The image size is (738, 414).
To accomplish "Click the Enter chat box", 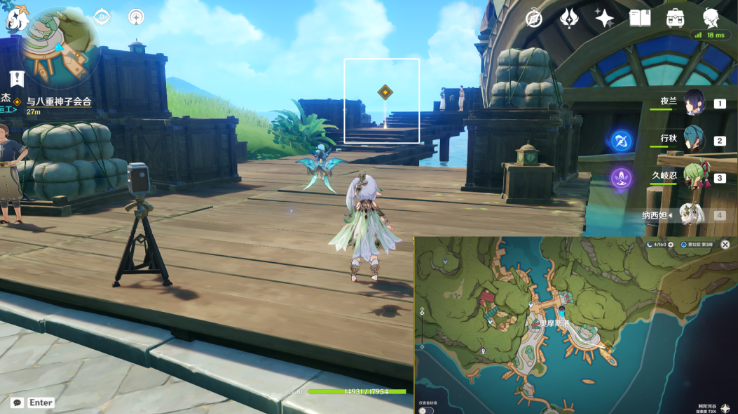I will (30, 403).
